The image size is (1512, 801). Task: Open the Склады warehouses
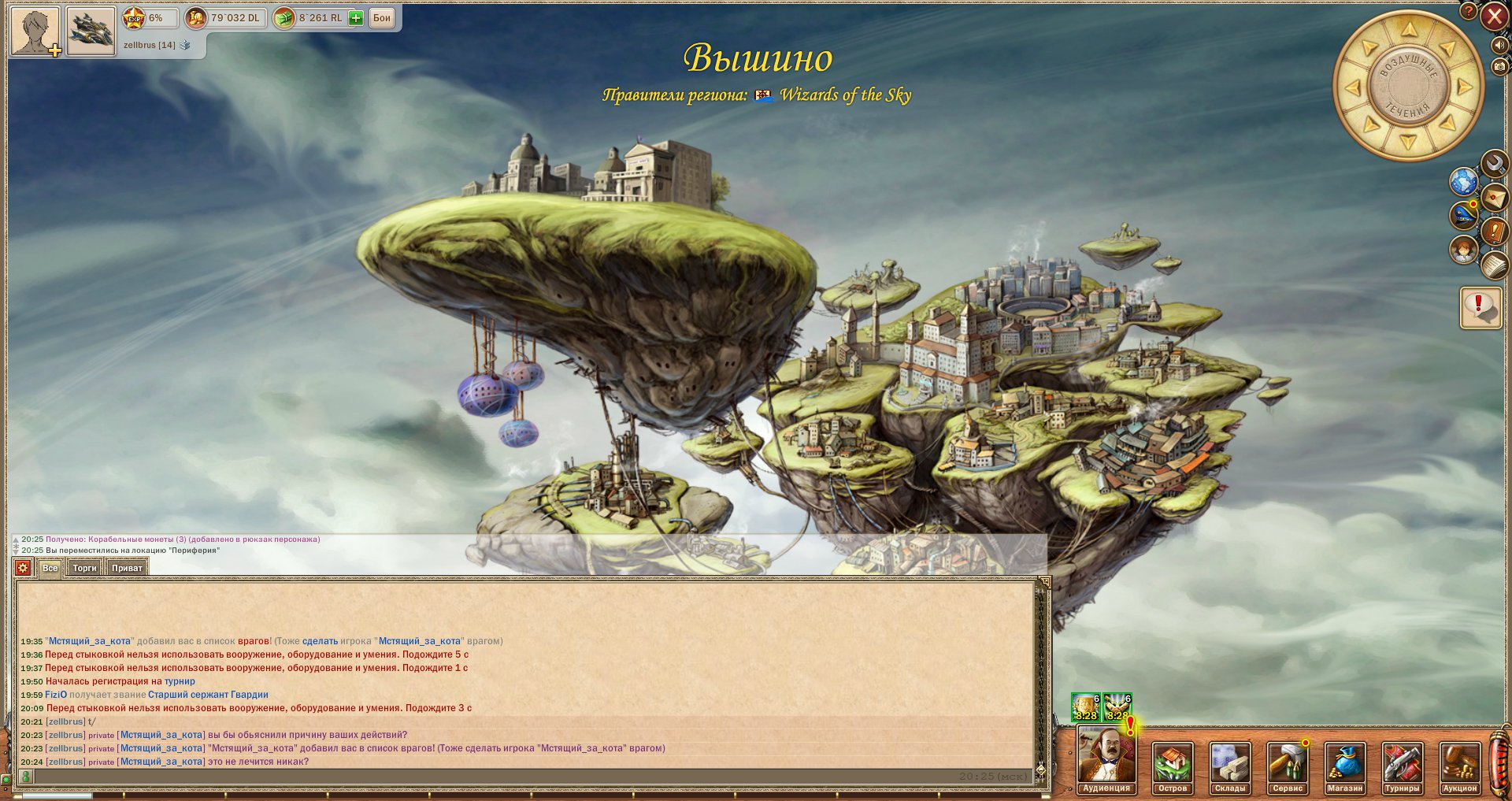click(x=1229, y=767)
